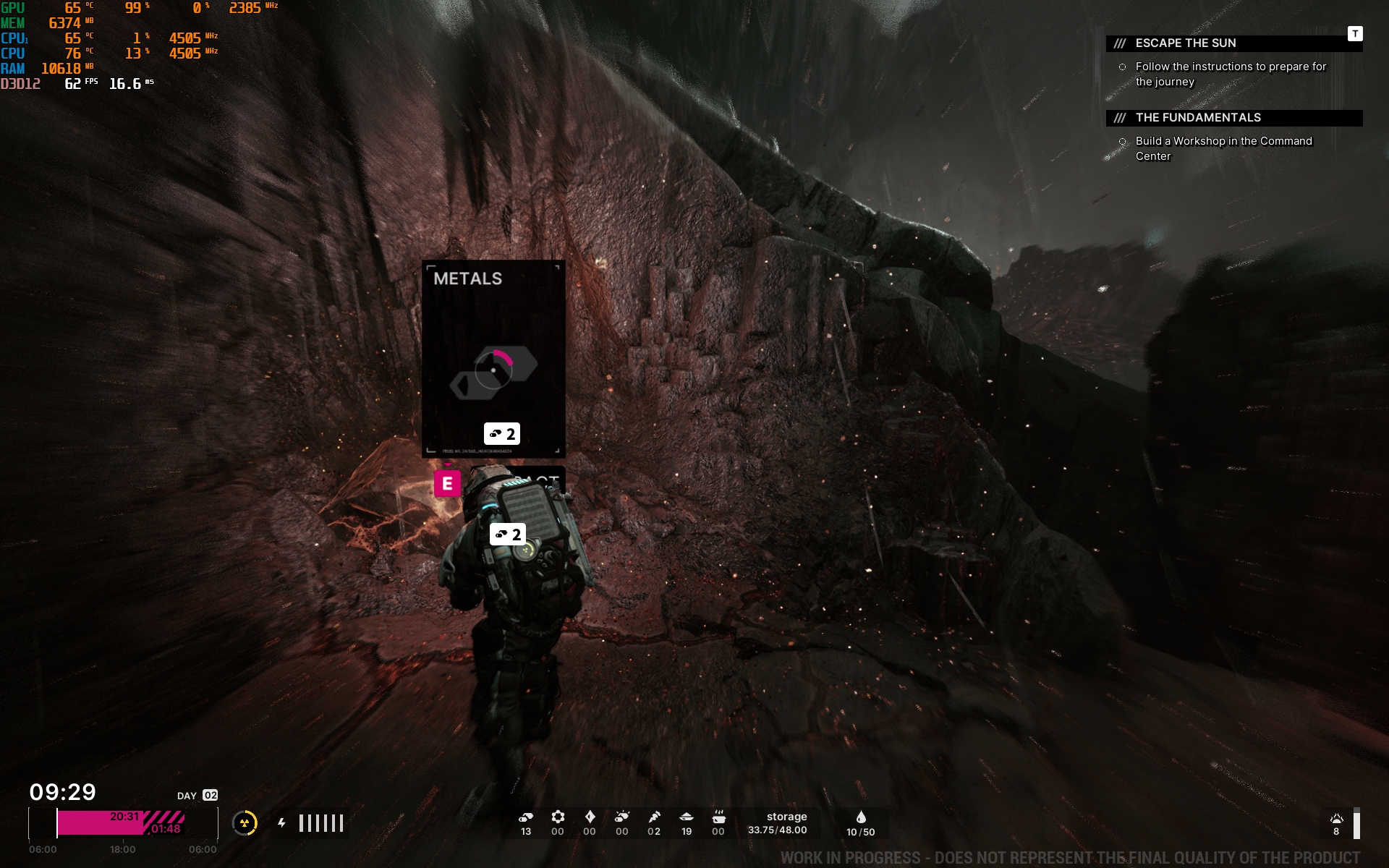Select the Escape the Sun objective header
Image resolution: width=1389 pixels, height=868 pixels.
tap(1185, 43)
